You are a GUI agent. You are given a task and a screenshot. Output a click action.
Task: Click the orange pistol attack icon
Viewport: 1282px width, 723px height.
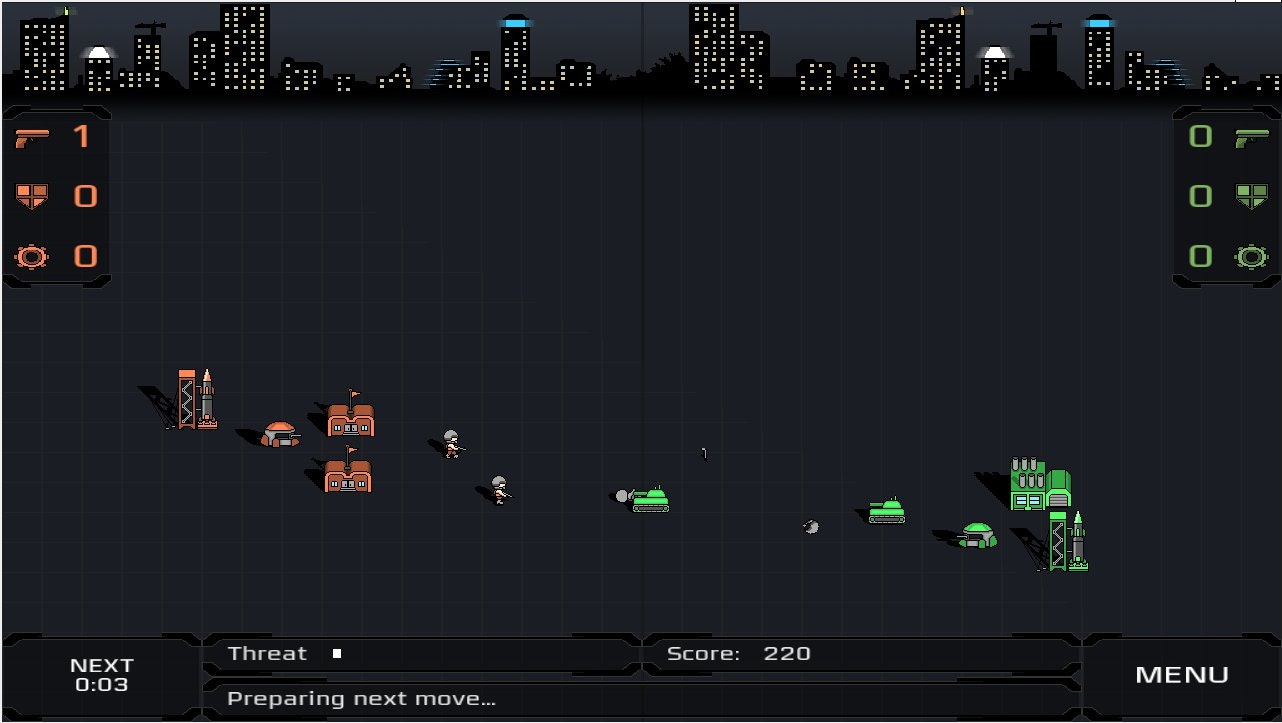33,137
